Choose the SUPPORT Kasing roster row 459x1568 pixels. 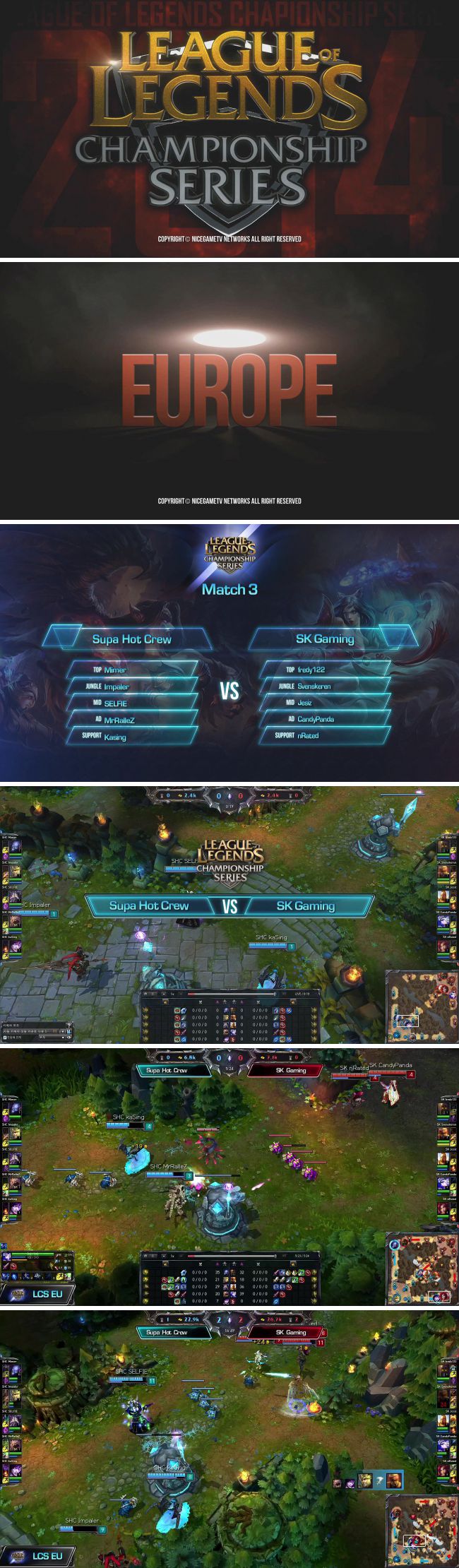[x=132, y=736]
